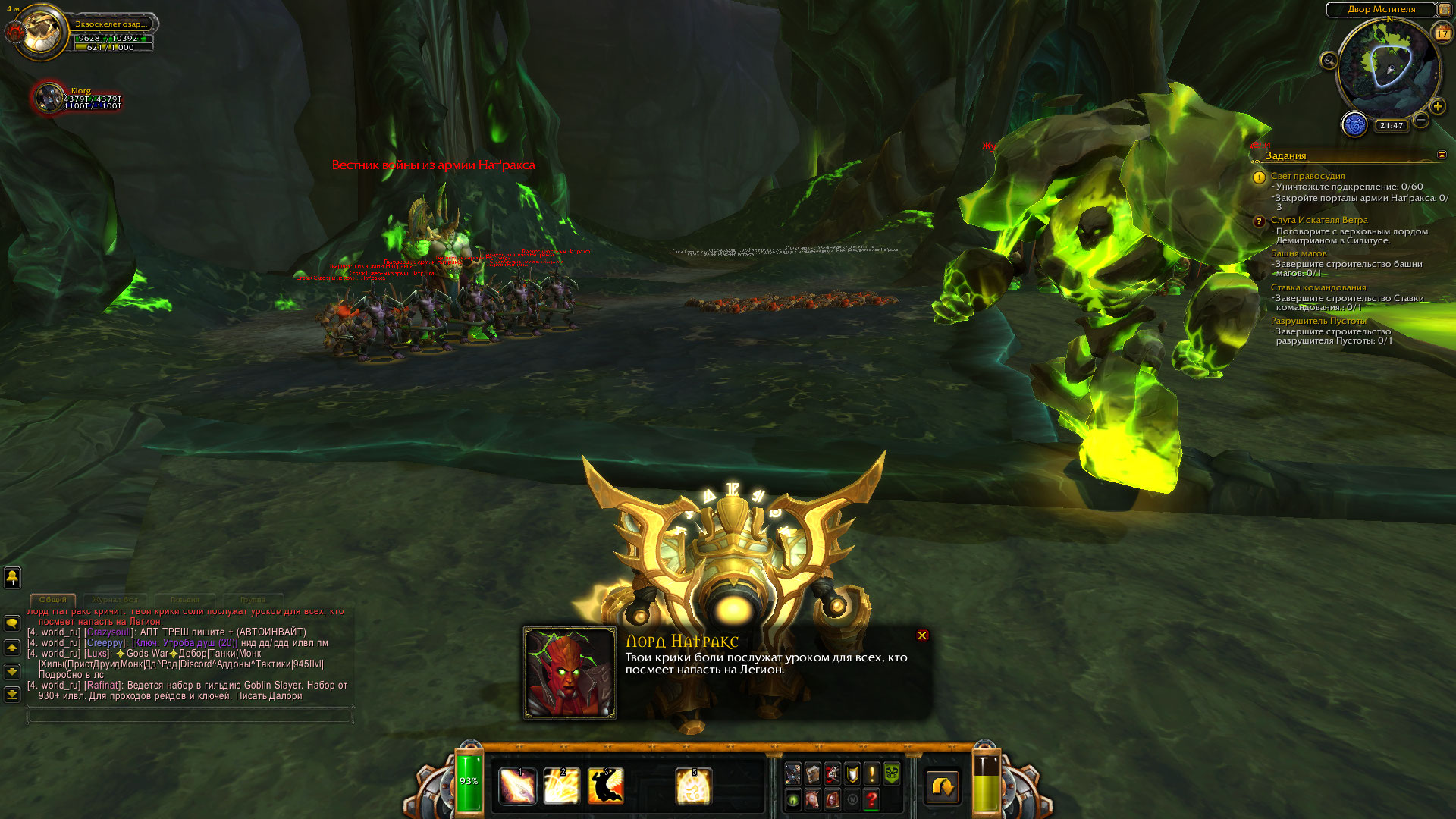Click the blue class hall button by minimap

click(x=1354, y=124)
